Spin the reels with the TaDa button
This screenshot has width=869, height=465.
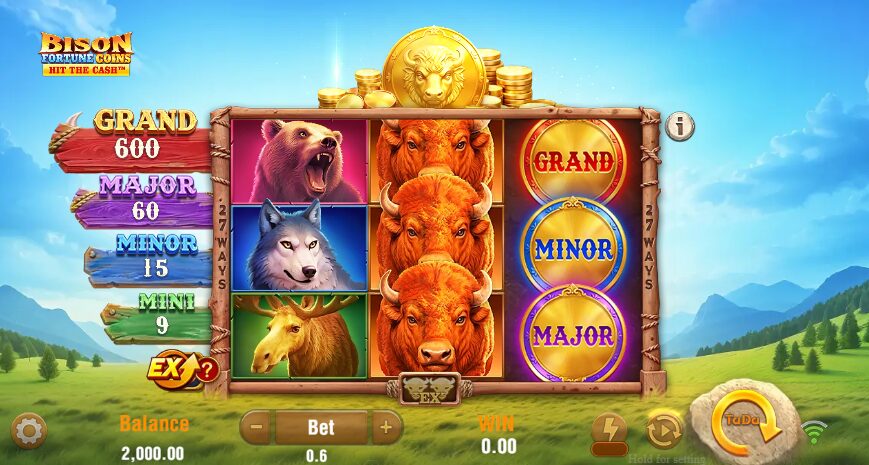click(x=743, y=424)
